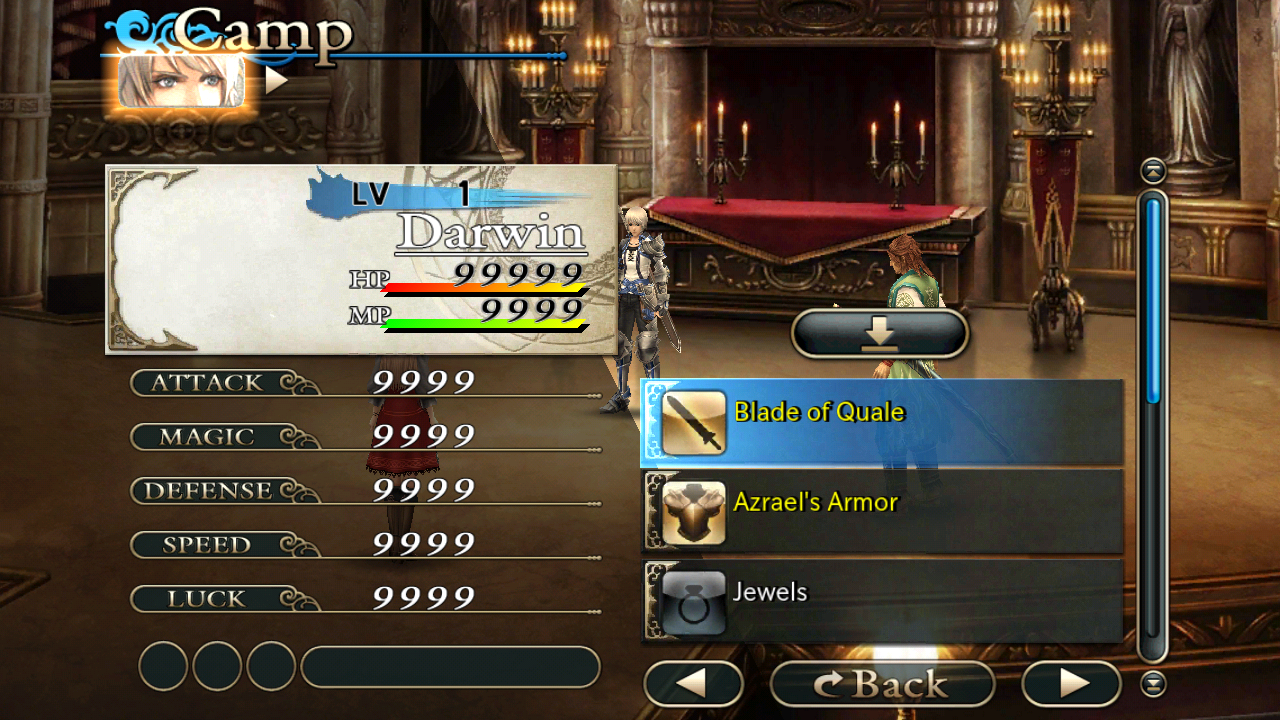Jump to bottom with the scrollbar's lower button
Screen dimensions: 1280x720
pyautogui.click(x=1153, y=684)
